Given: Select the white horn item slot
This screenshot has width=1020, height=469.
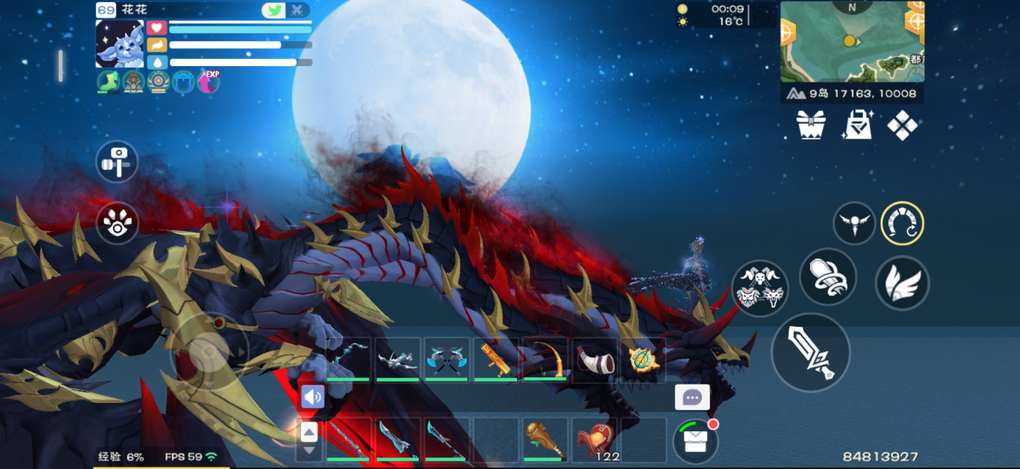Looking at the screenshot, I should coord(593,359).
